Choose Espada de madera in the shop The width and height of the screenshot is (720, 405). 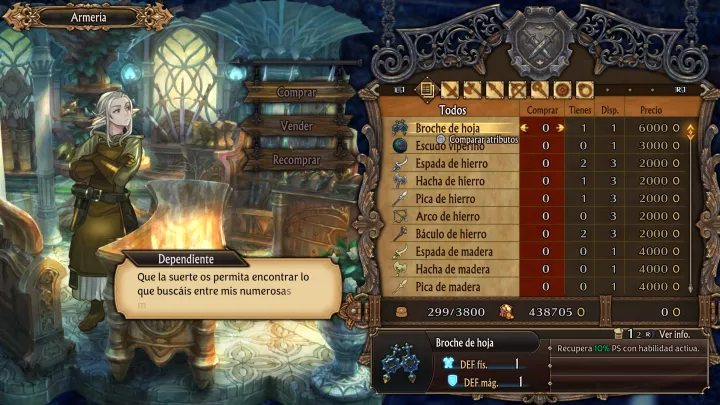pyautogui.click(x=450, y=251)
